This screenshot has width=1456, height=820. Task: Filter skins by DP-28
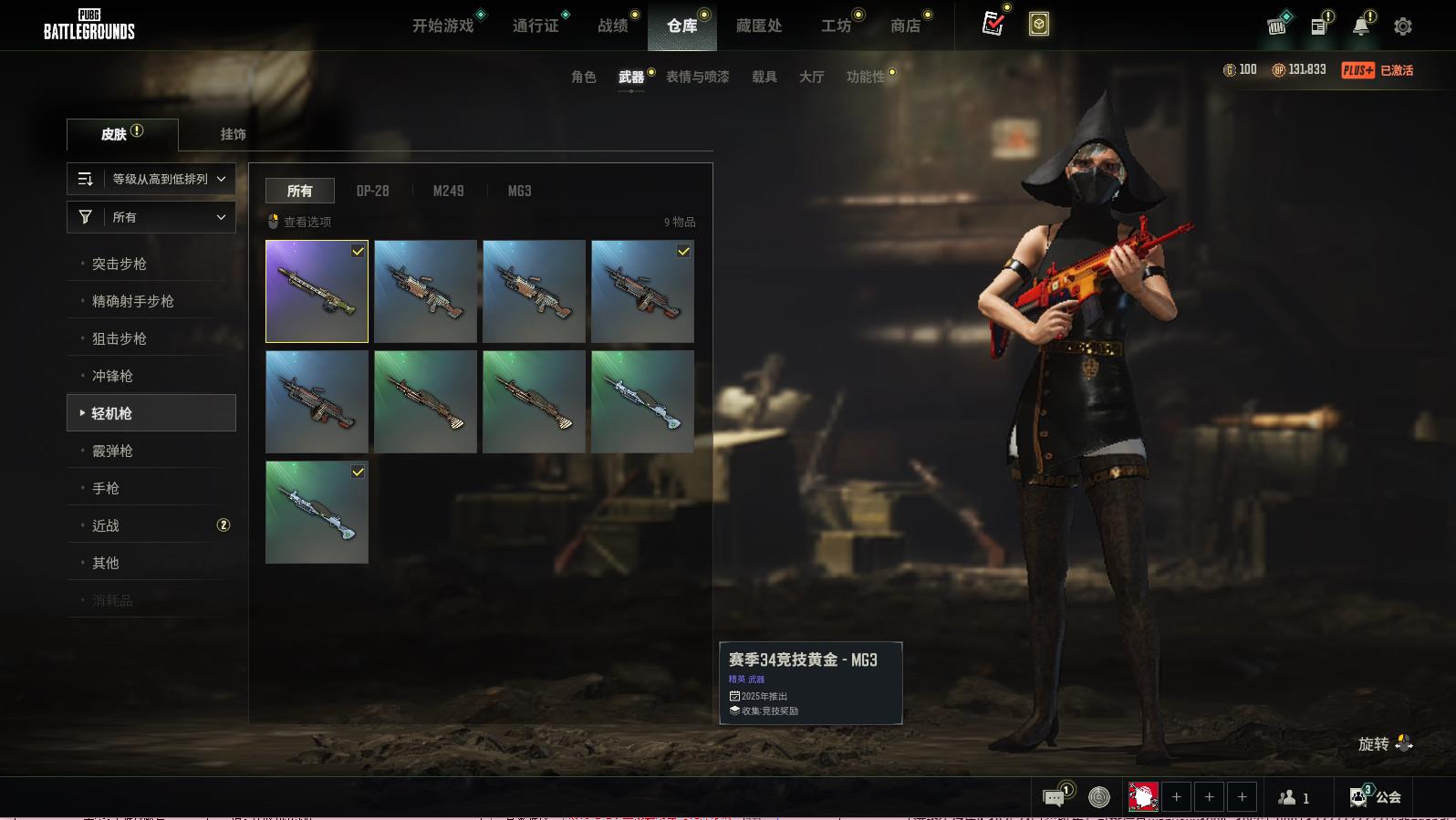coord(372,191)
